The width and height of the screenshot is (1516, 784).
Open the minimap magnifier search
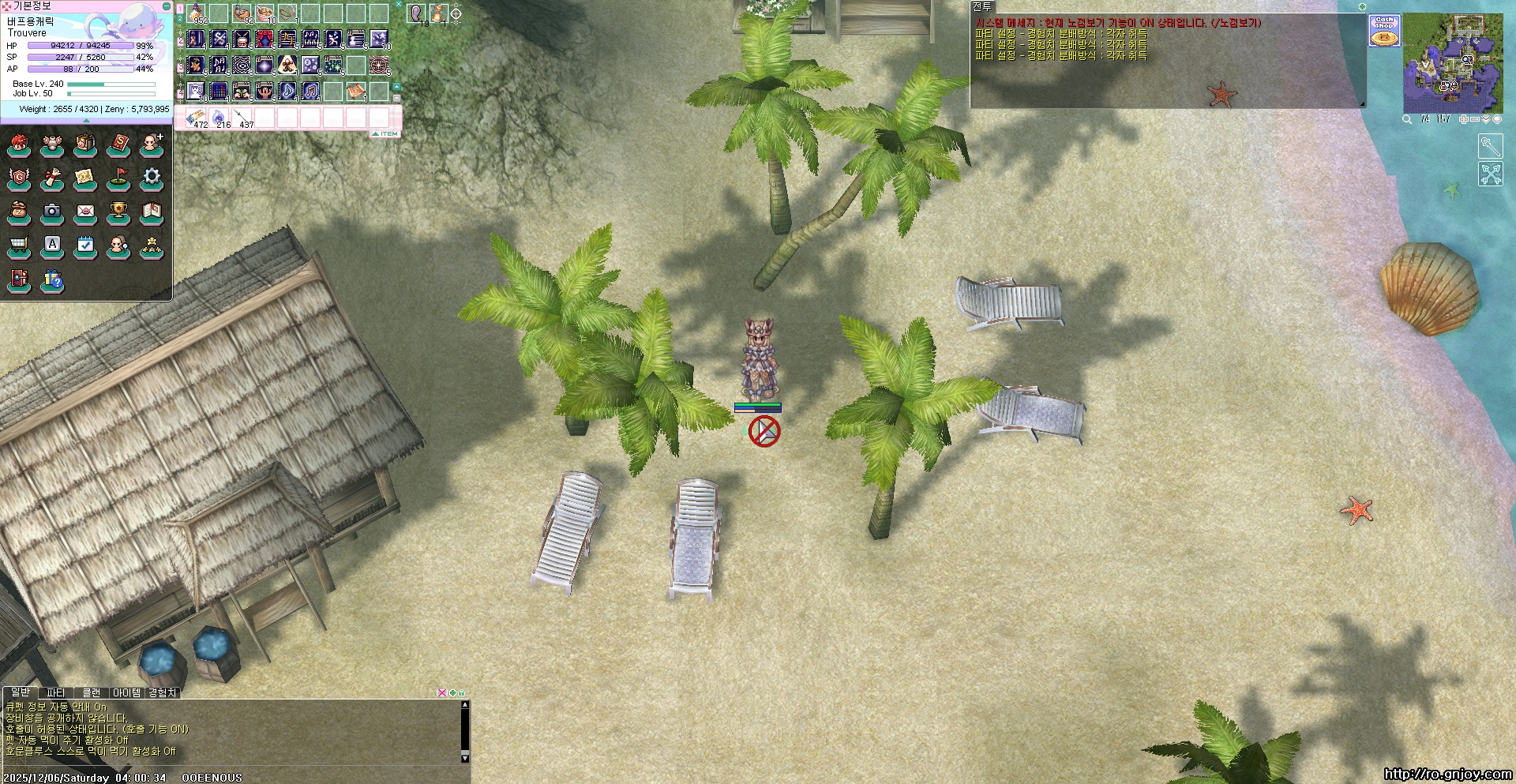point(1407,119)
